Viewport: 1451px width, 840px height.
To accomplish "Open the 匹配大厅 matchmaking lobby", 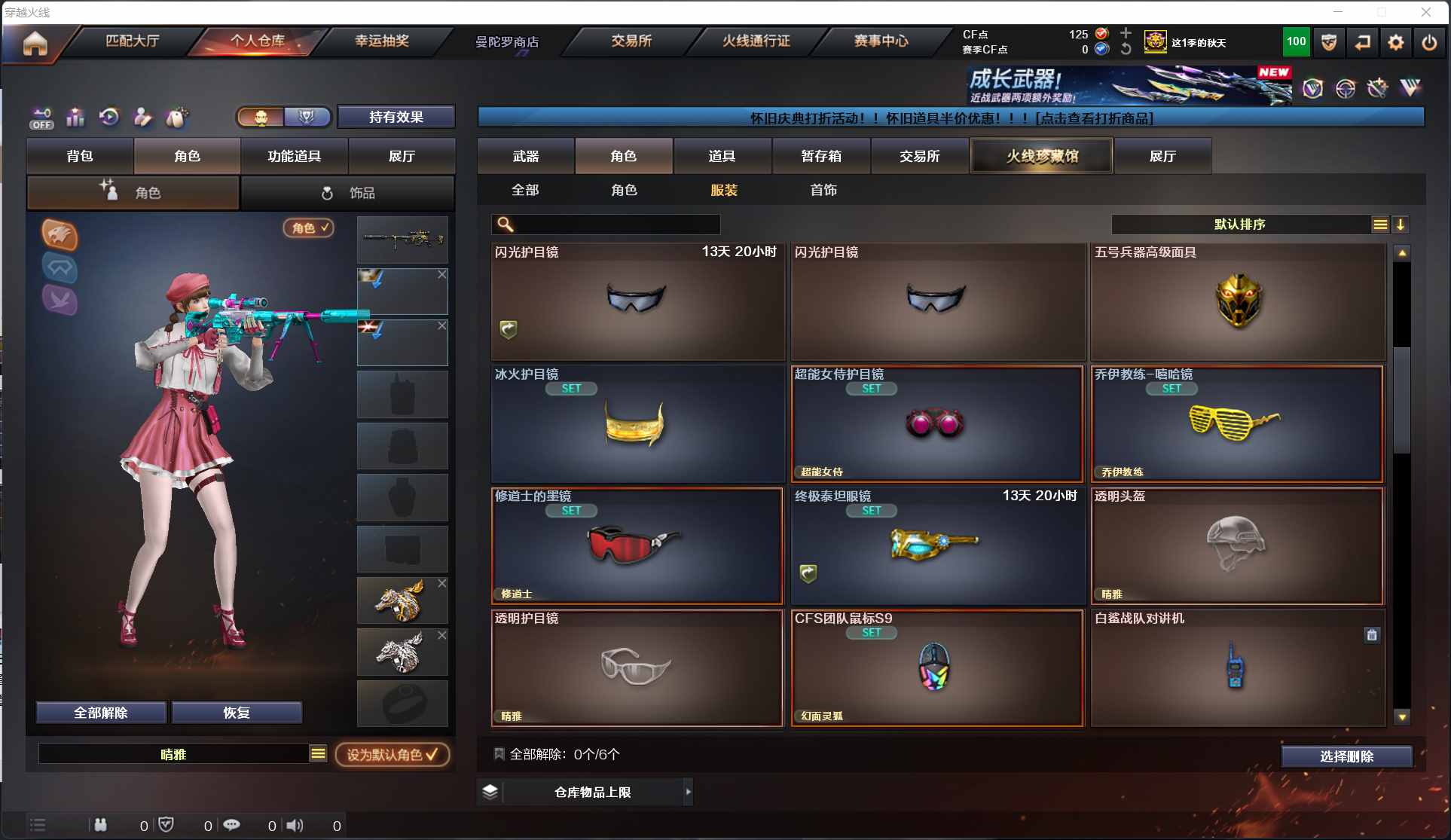I will point(133,41).
